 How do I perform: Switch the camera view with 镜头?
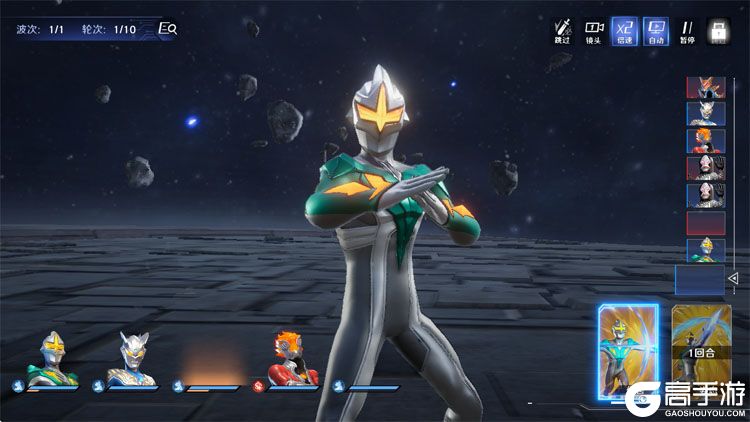pos(594,31)
